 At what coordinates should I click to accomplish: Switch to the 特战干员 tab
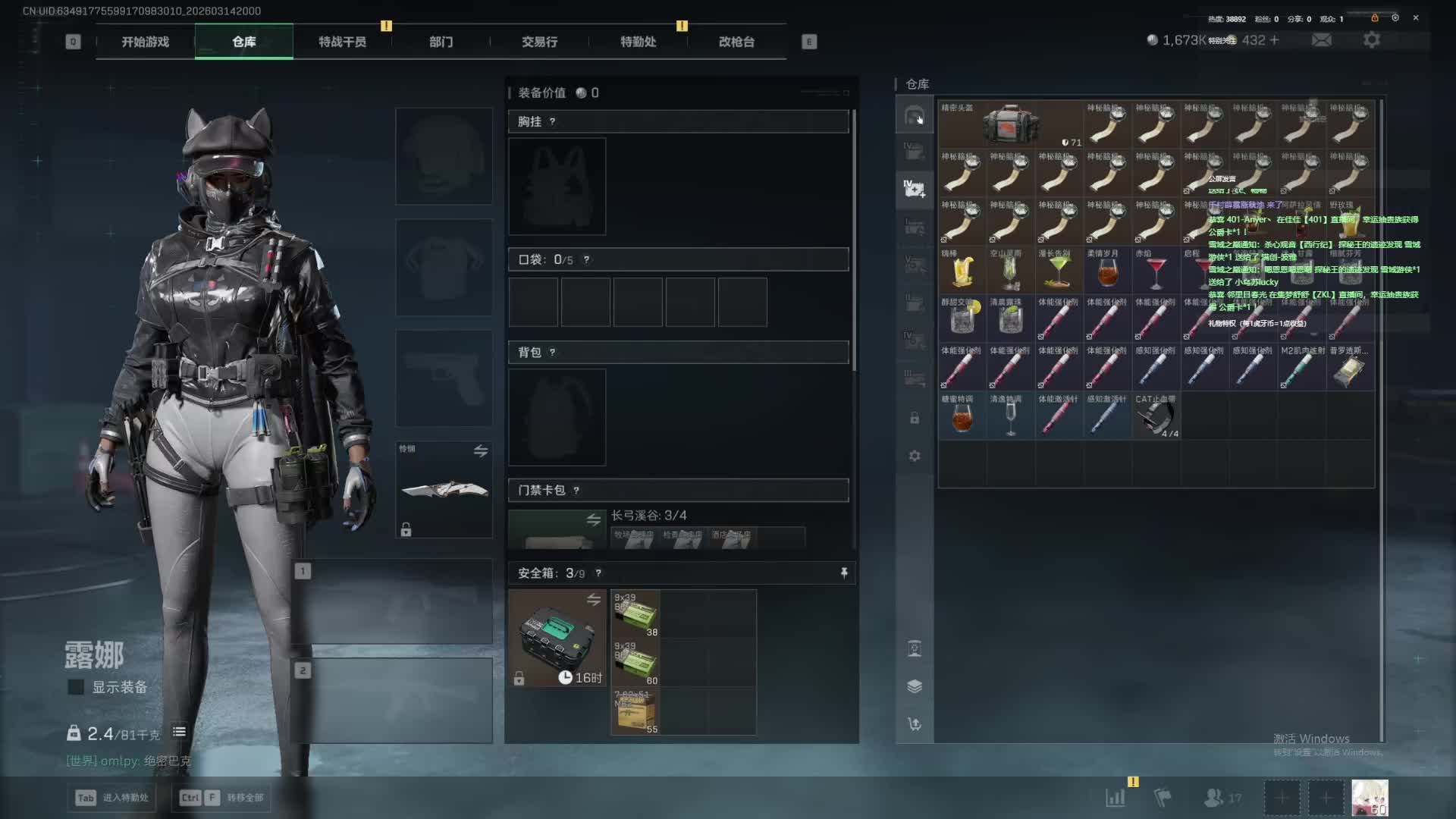coord(342,42)
